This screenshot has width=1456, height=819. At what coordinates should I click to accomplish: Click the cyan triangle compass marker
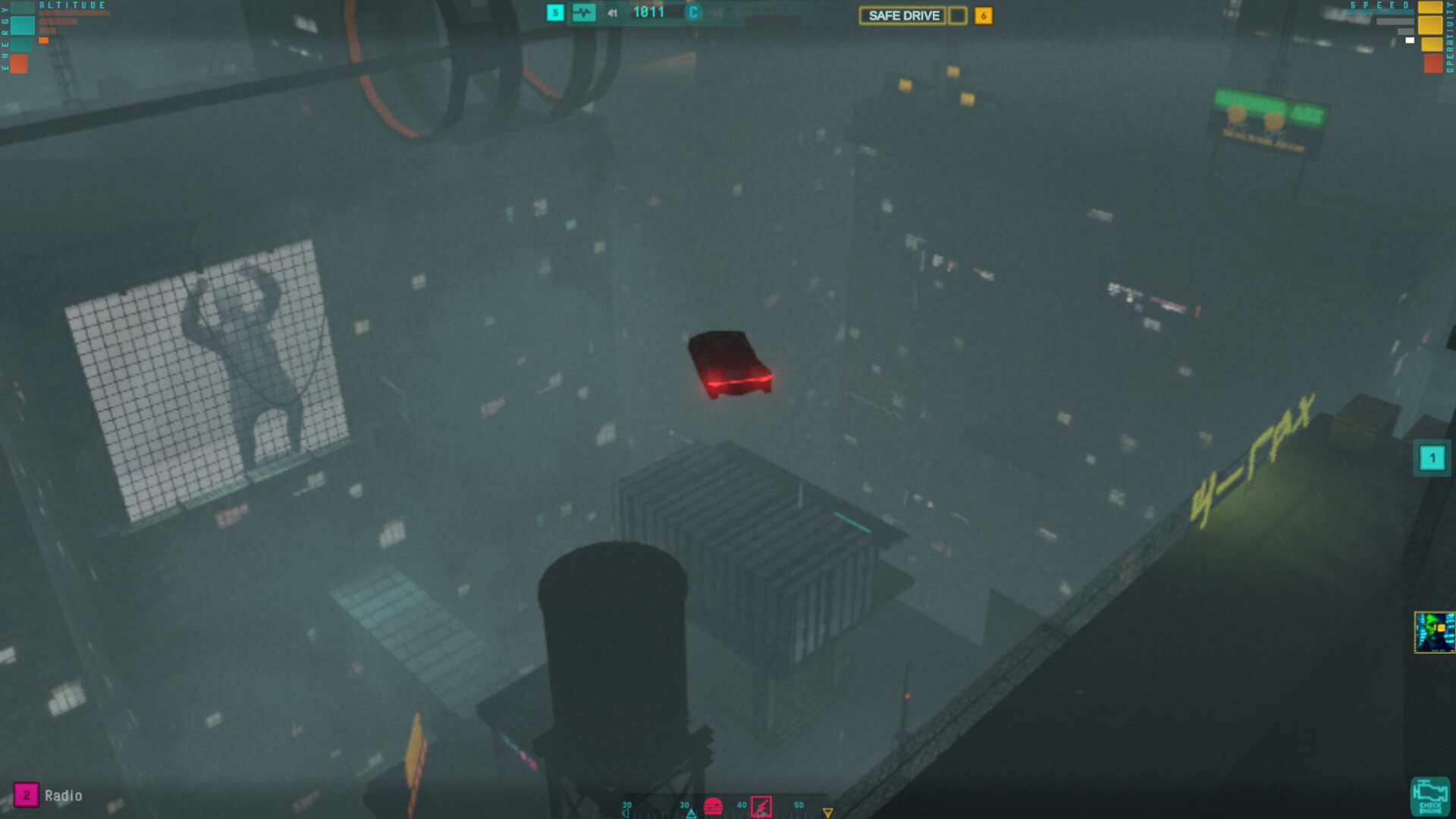pyautogui.click(x=691, y=814)
